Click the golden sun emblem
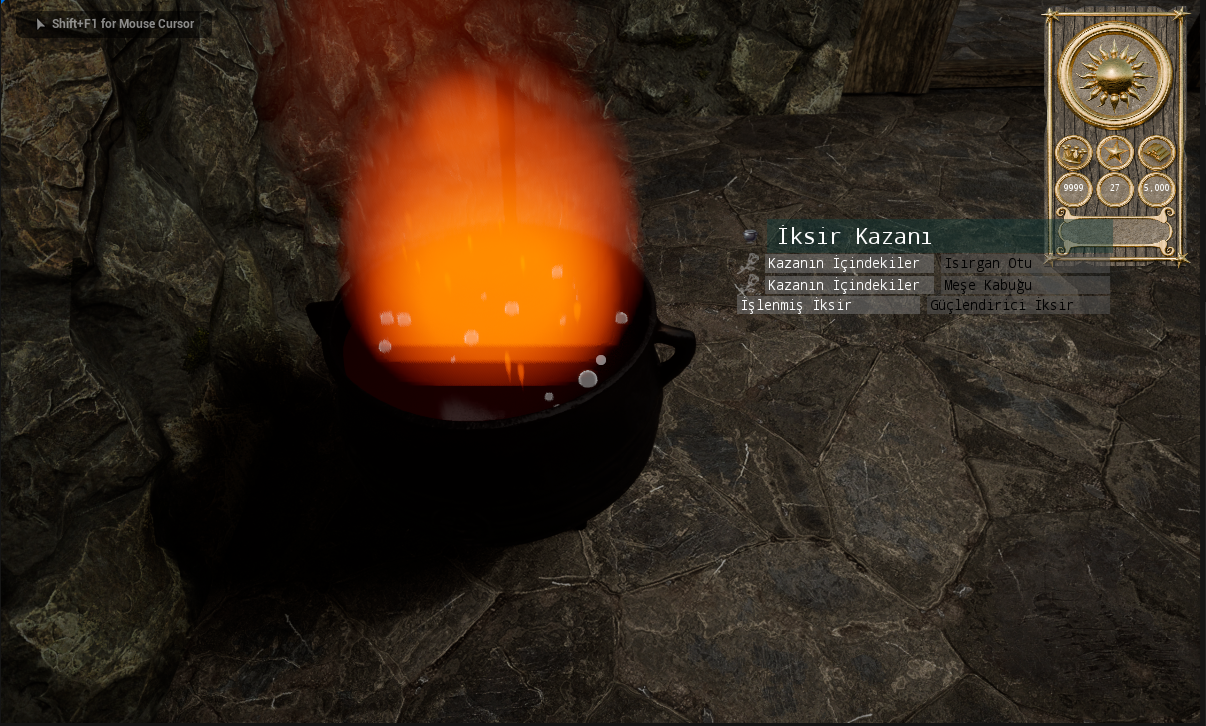 pyautogui.click(x=1114, y=74)
